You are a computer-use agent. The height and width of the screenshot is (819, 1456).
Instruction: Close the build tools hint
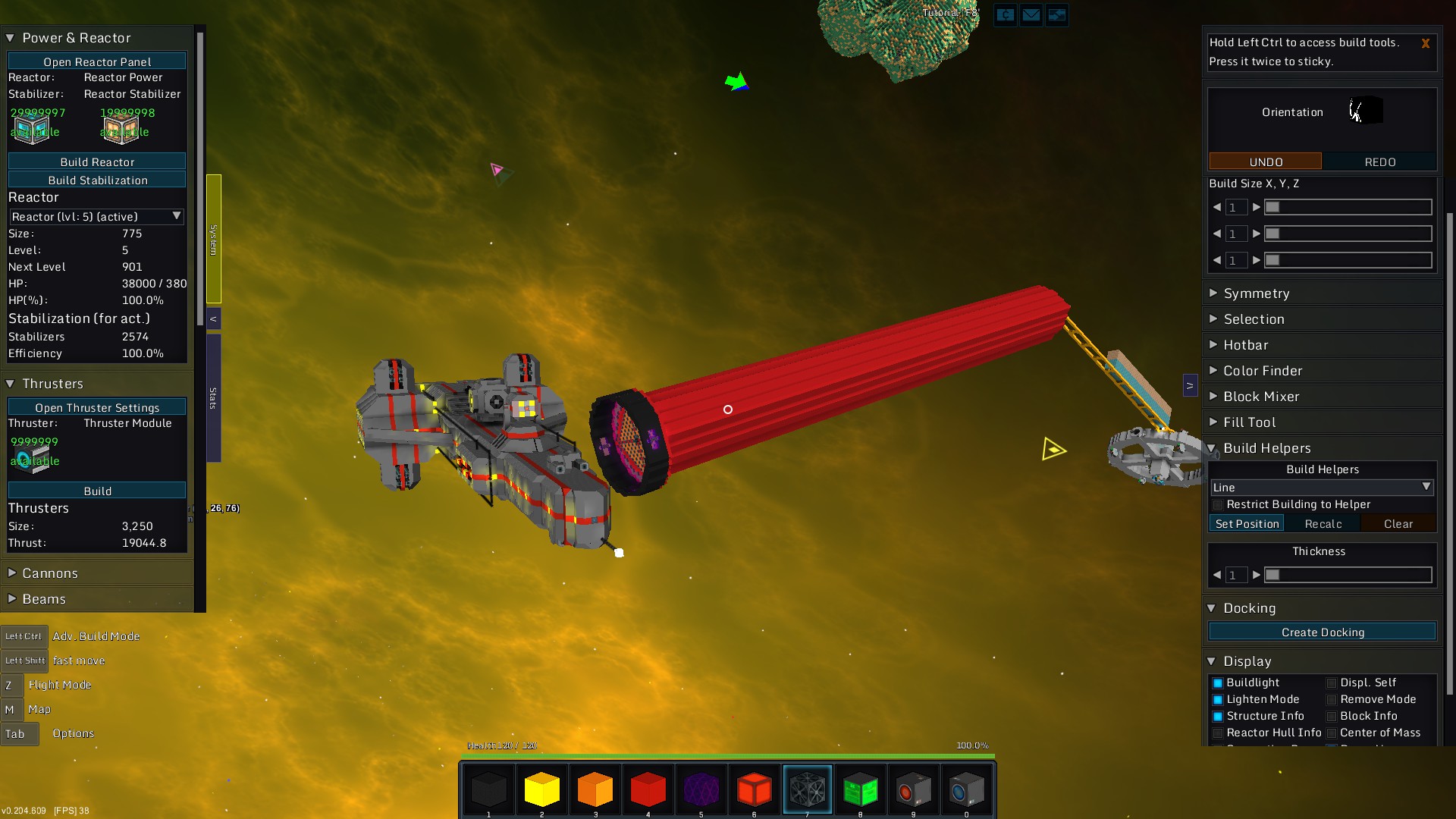pyautogui.click(x=1425, y=44)
